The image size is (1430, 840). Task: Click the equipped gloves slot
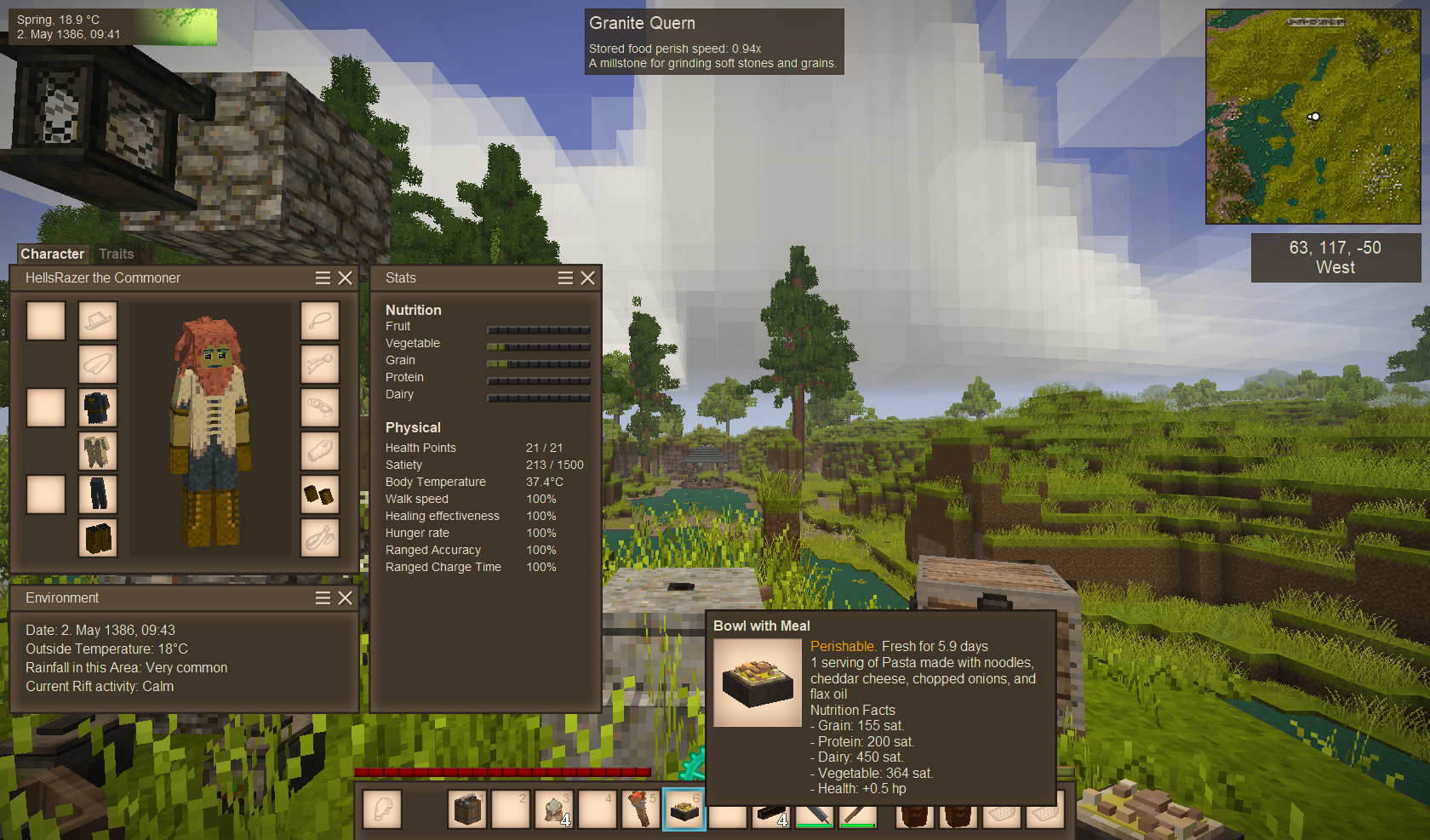[x=320, y=494]
